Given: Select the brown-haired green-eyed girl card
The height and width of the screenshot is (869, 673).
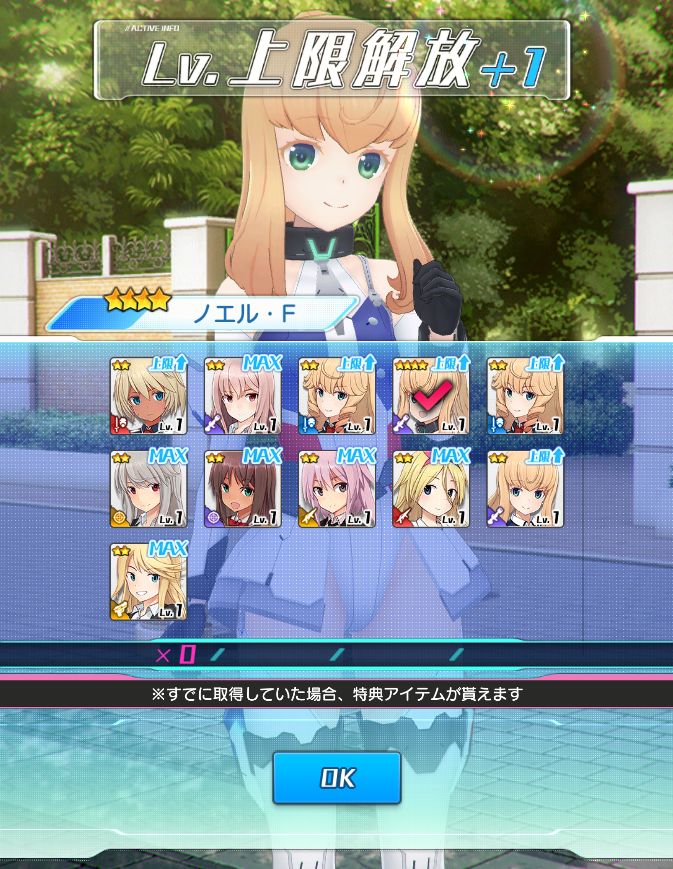Looking at the screenshot, I should (243, 489).
